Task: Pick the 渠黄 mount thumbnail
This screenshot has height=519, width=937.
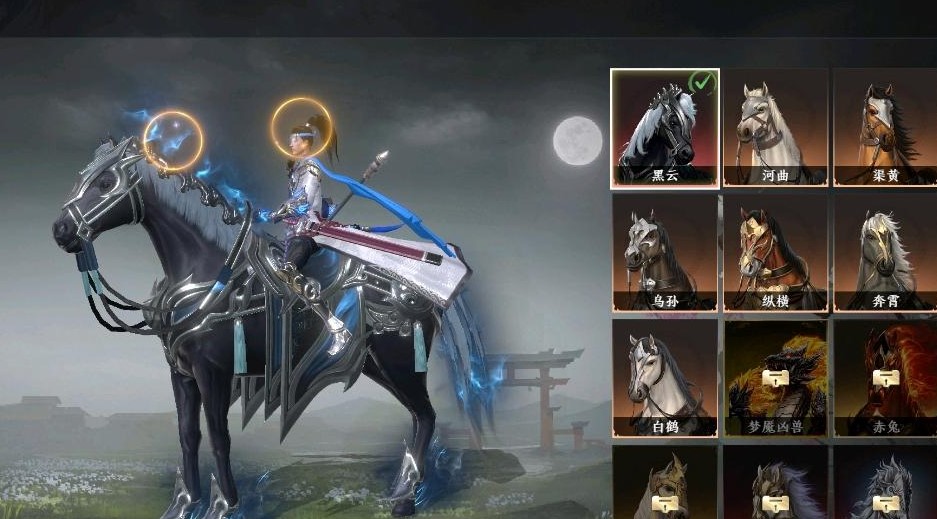Action: 885,127
